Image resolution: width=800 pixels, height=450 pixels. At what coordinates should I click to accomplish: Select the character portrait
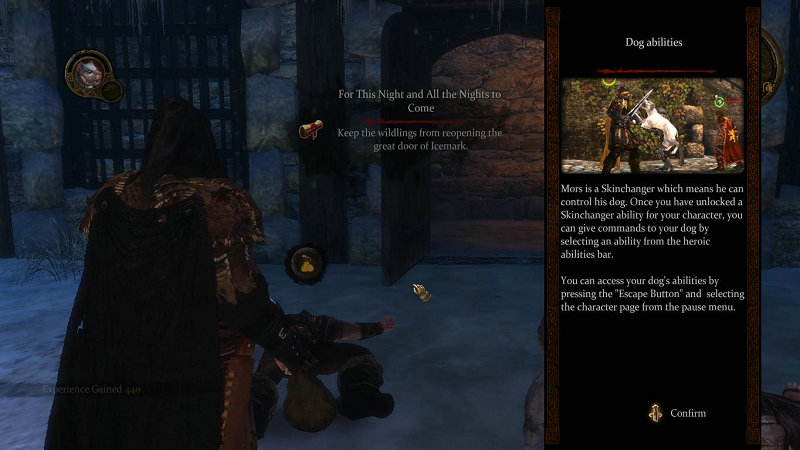84,71
